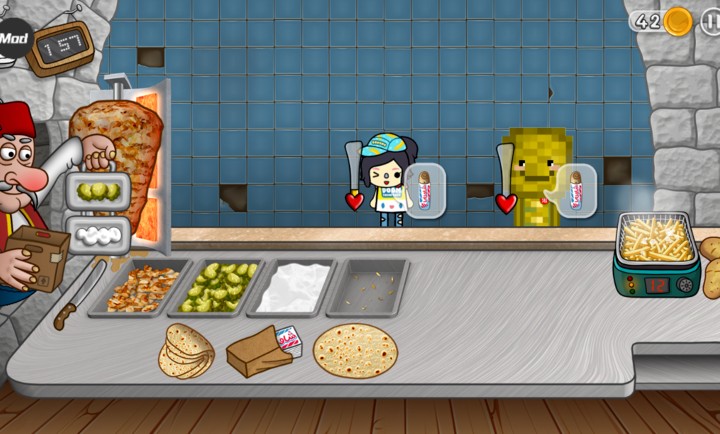
Task: Grab the brown paper wrapping bags
Action: 258,351
